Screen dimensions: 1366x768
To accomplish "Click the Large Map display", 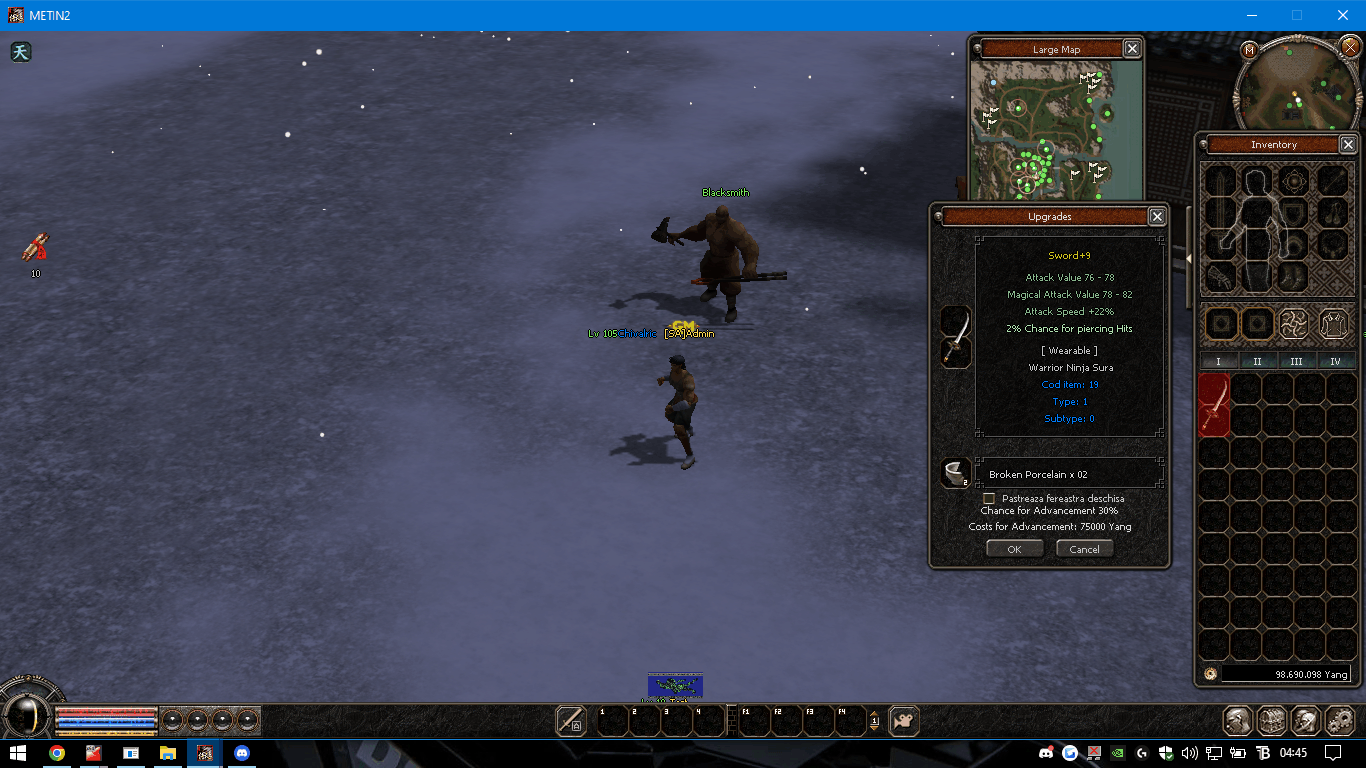I will pos(1058,128).
